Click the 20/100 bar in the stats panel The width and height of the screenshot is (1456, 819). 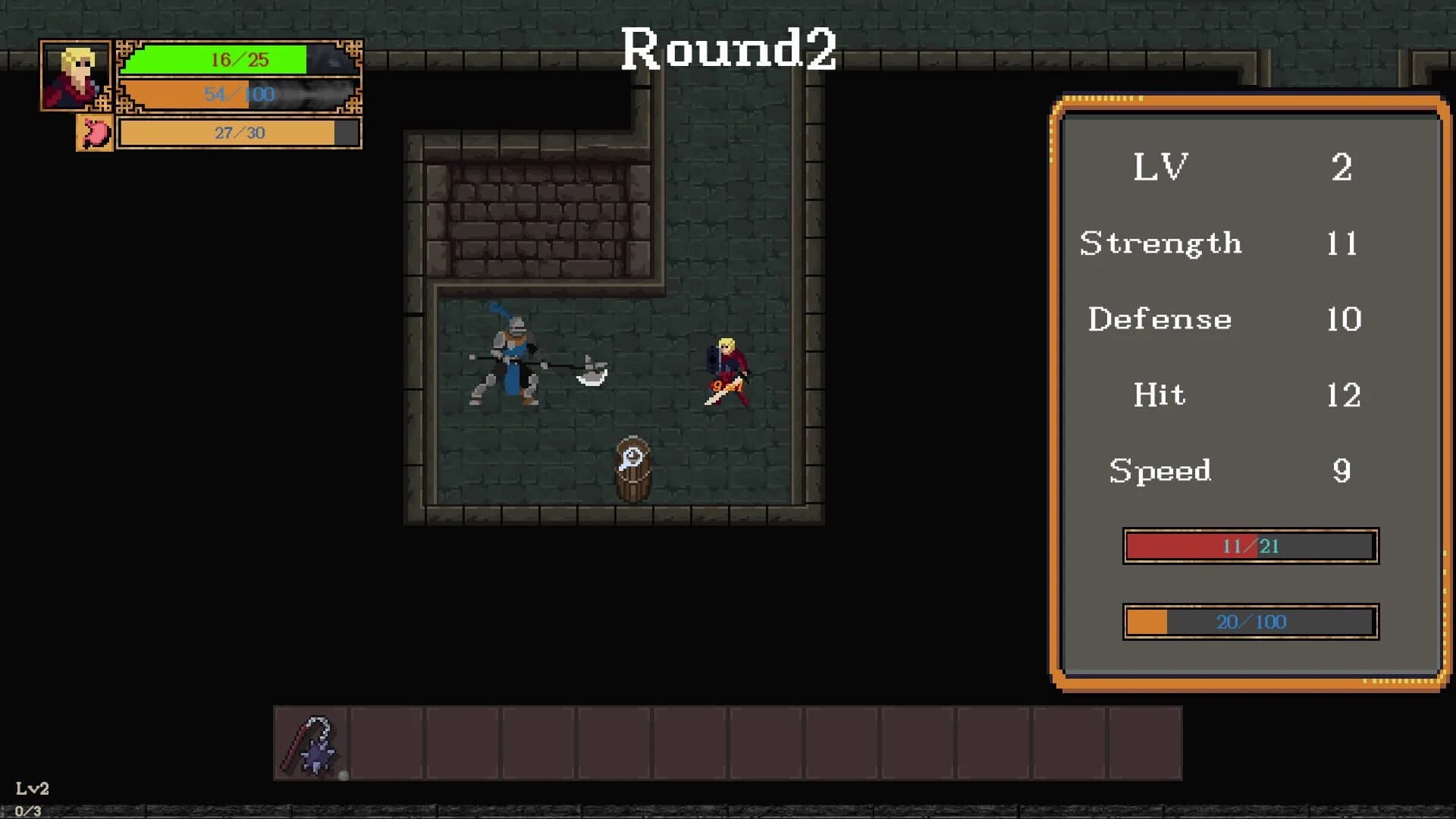click(1249, 621)
